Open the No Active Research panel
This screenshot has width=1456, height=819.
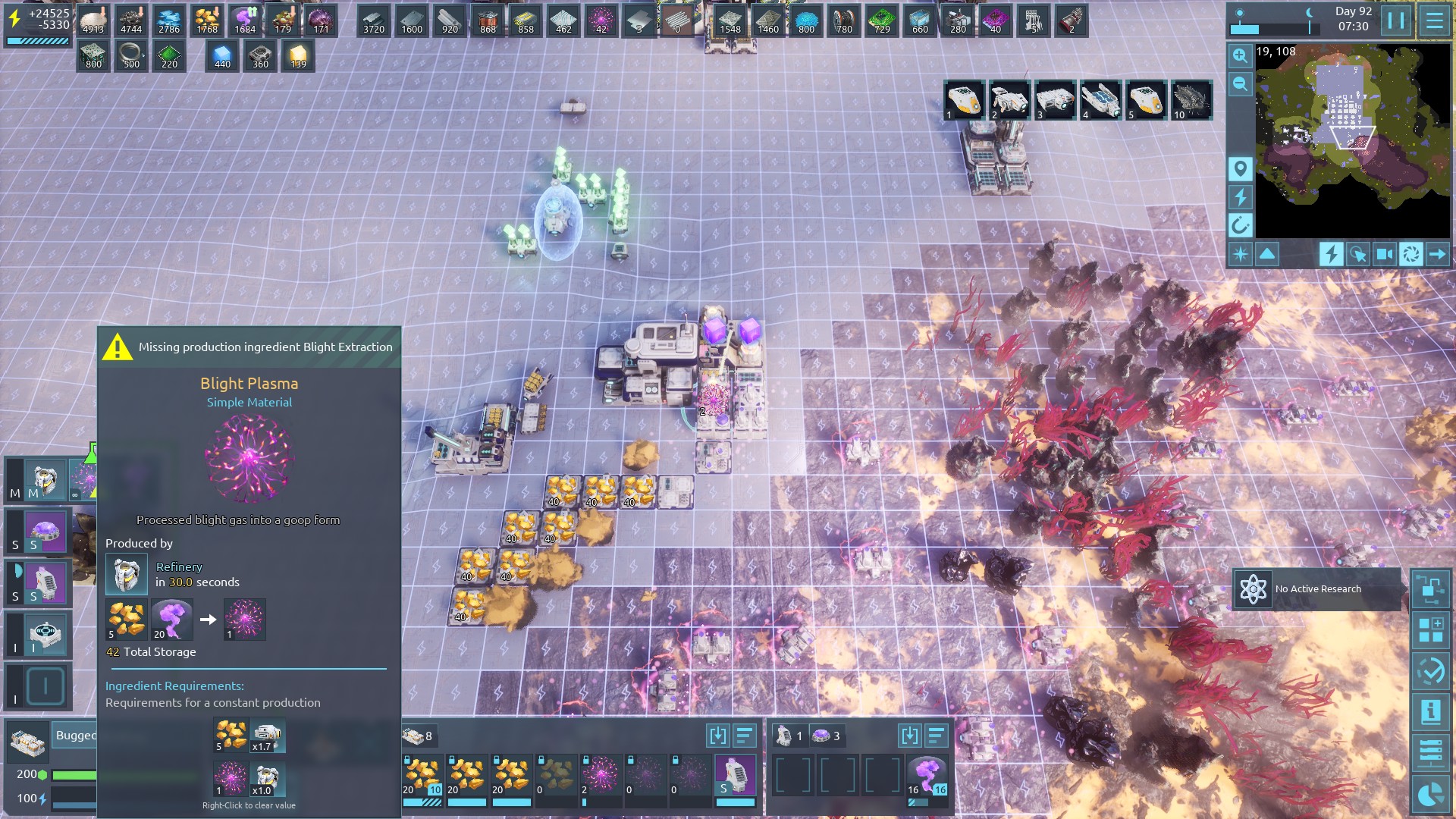click(x=1316, y=589)
